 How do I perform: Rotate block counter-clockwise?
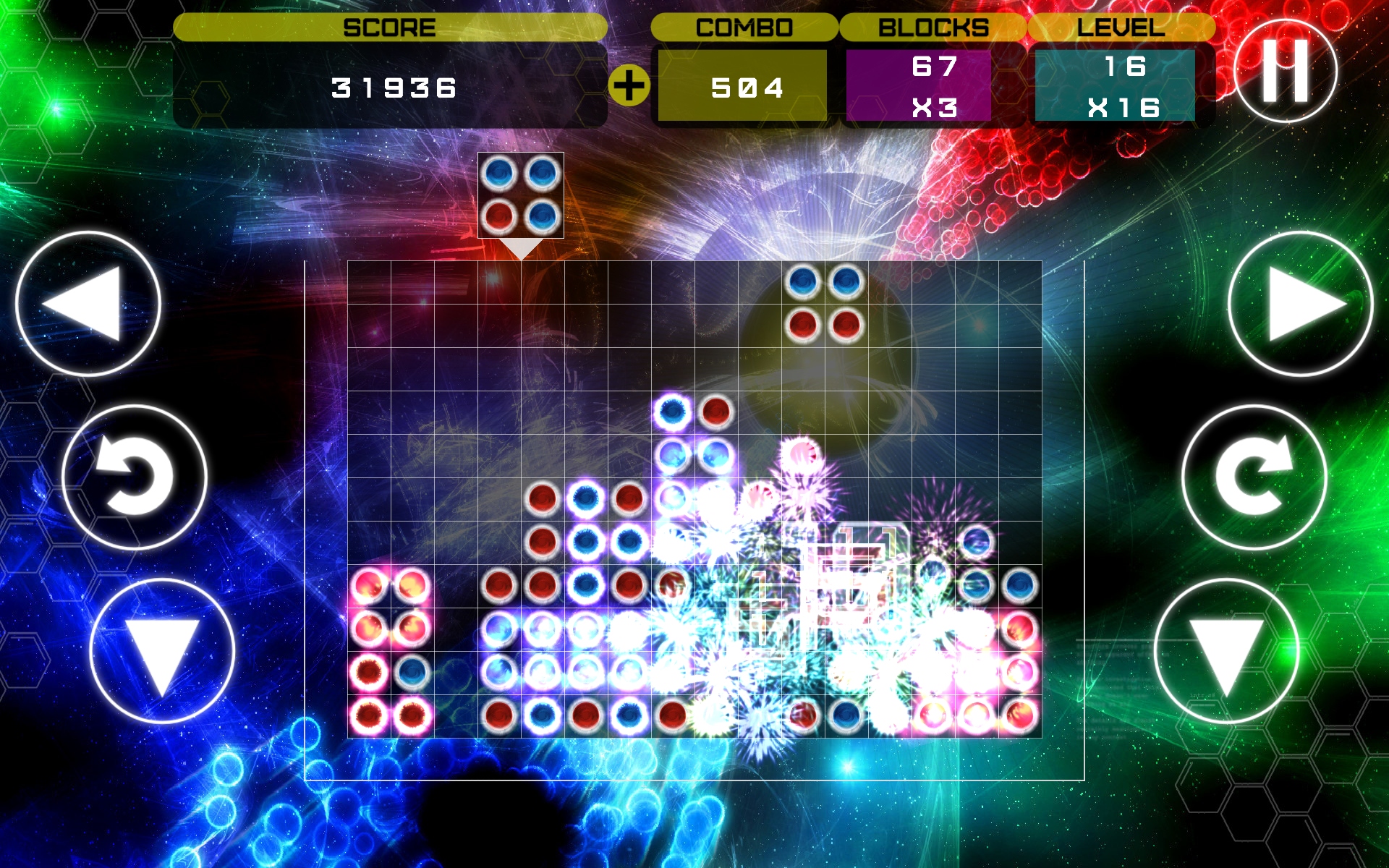click(x=135, y=477)
